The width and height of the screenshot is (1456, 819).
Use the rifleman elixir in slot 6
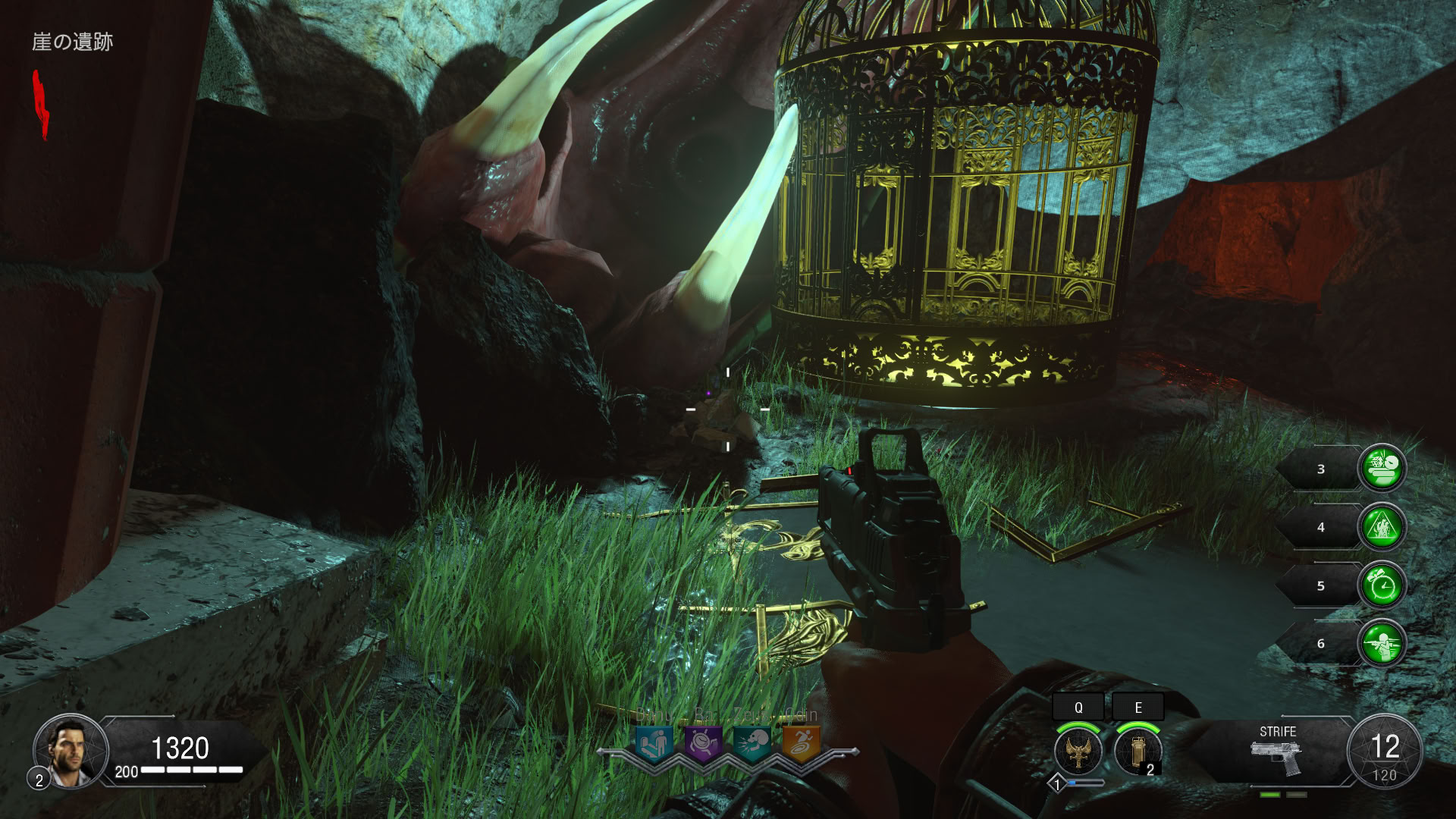click(x=1382, y=644)
